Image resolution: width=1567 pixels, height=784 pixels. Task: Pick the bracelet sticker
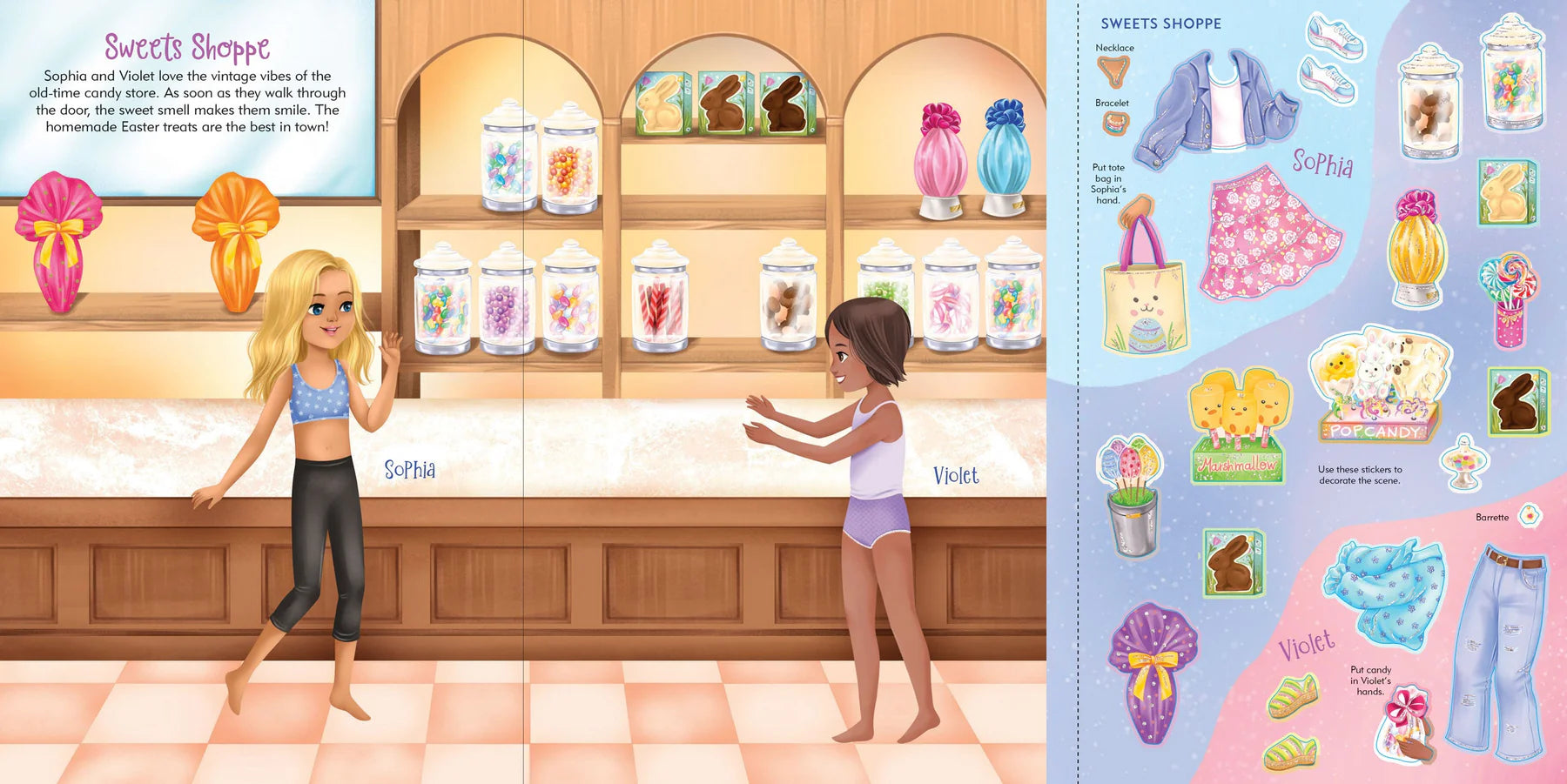[x=1115, y=124]
